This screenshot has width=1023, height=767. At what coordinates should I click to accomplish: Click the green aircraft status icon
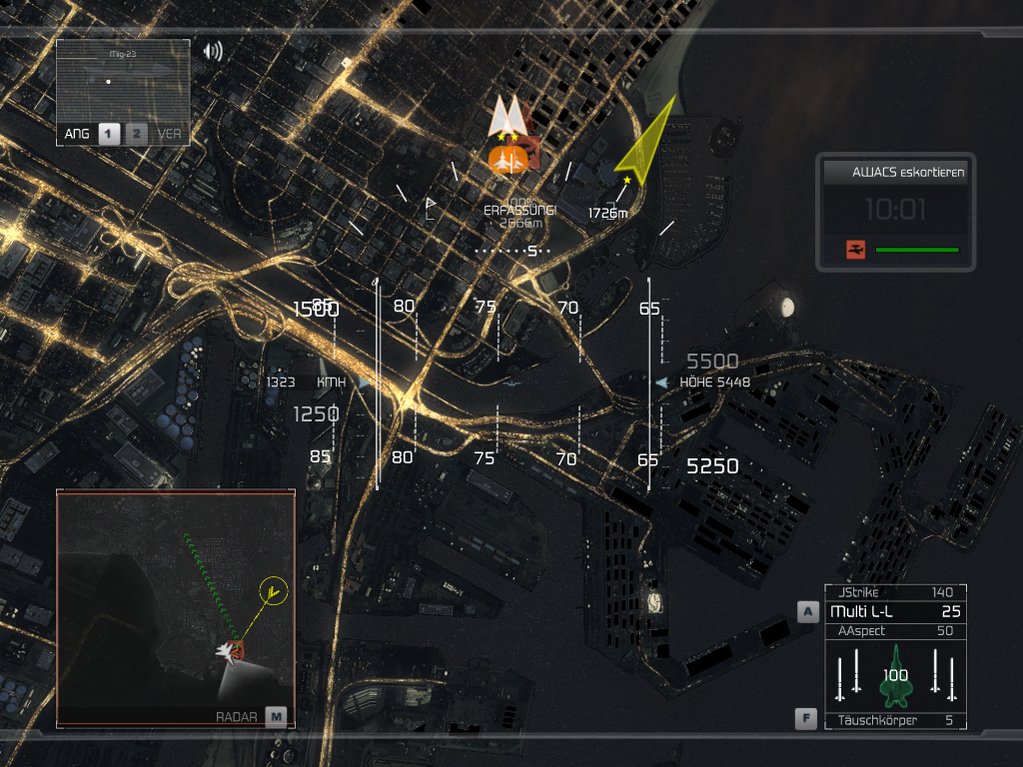[x=894, y=673]
